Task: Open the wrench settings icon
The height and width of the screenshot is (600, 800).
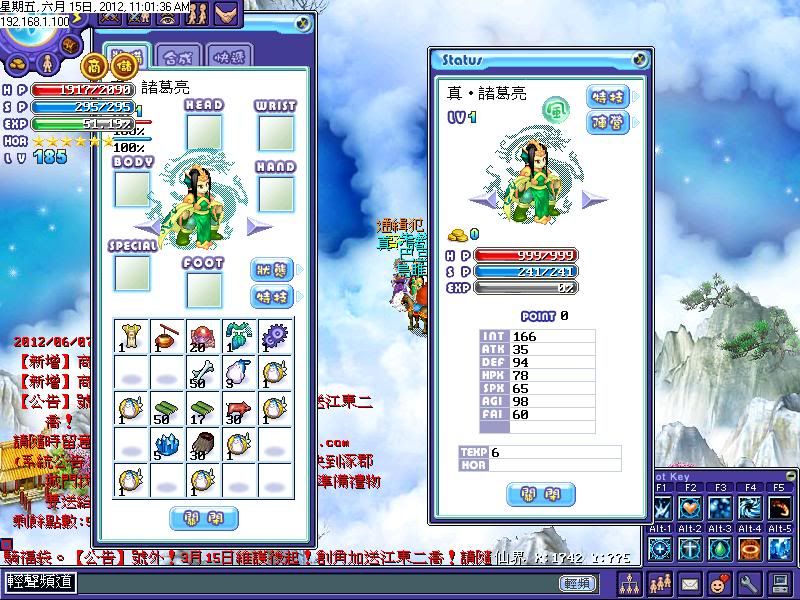Action: point(749,583)
